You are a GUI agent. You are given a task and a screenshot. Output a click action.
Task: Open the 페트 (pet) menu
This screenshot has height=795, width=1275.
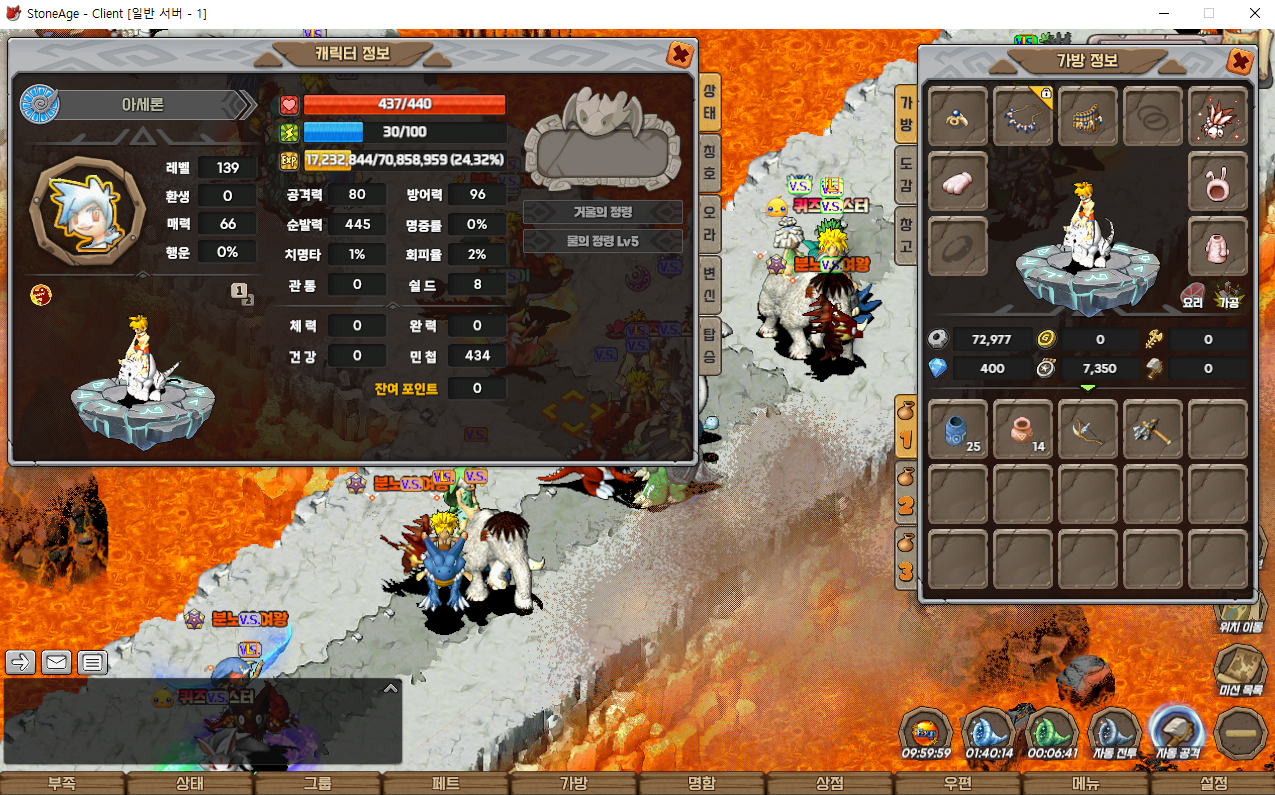pos(445,783)
